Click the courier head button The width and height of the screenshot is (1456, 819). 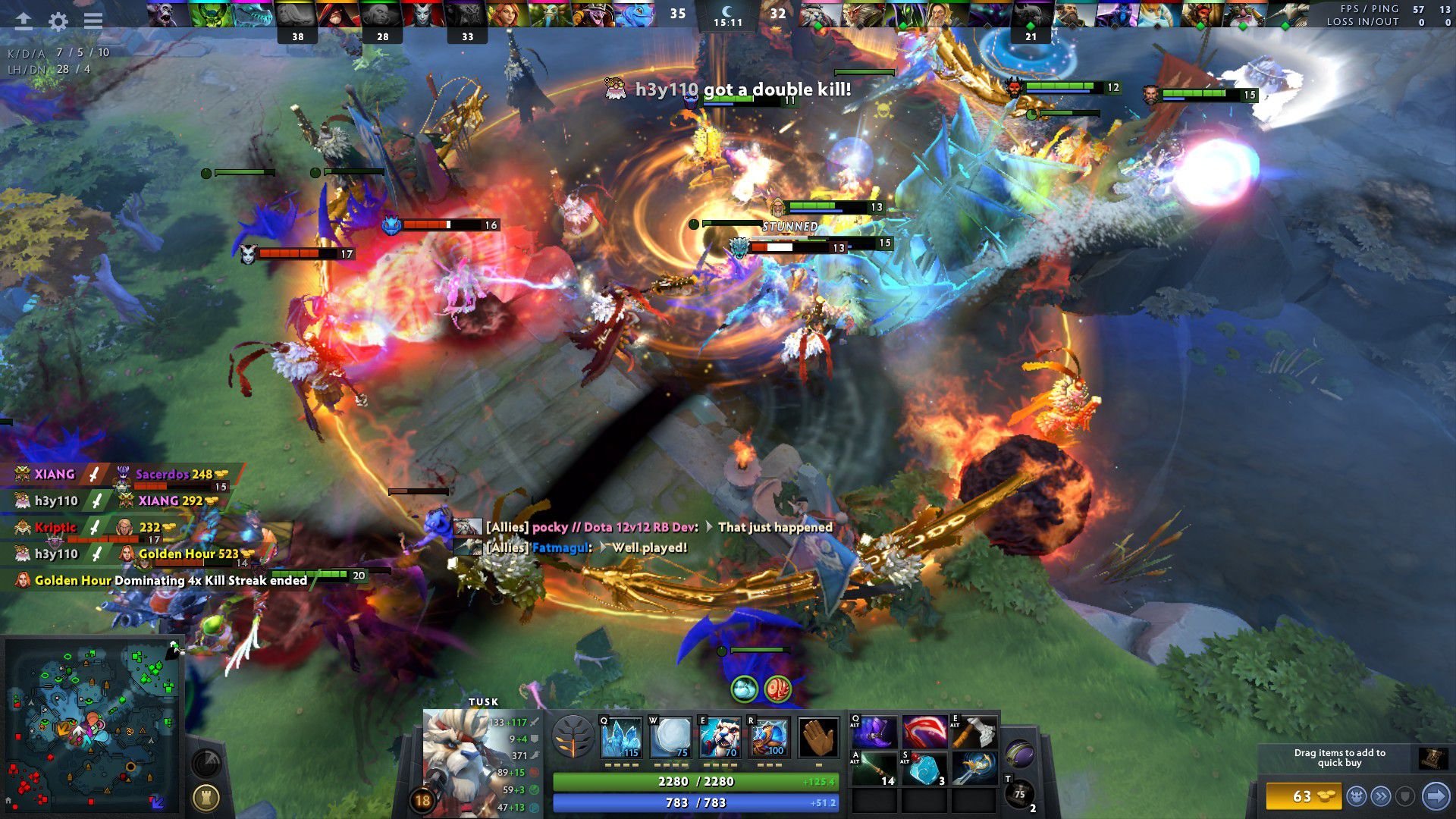[x=1357, y=796]
